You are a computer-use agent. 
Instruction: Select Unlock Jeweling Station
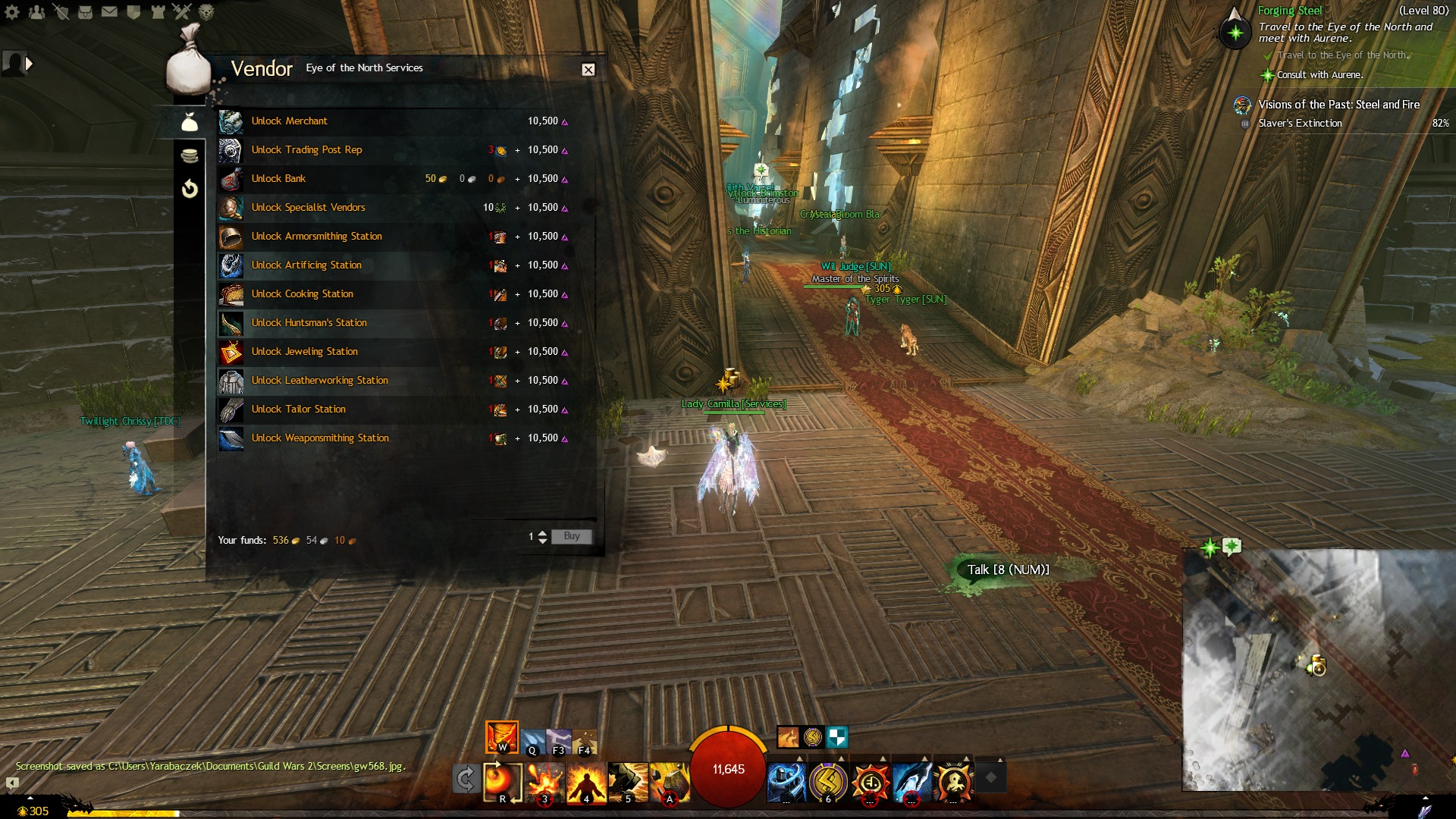304,352
